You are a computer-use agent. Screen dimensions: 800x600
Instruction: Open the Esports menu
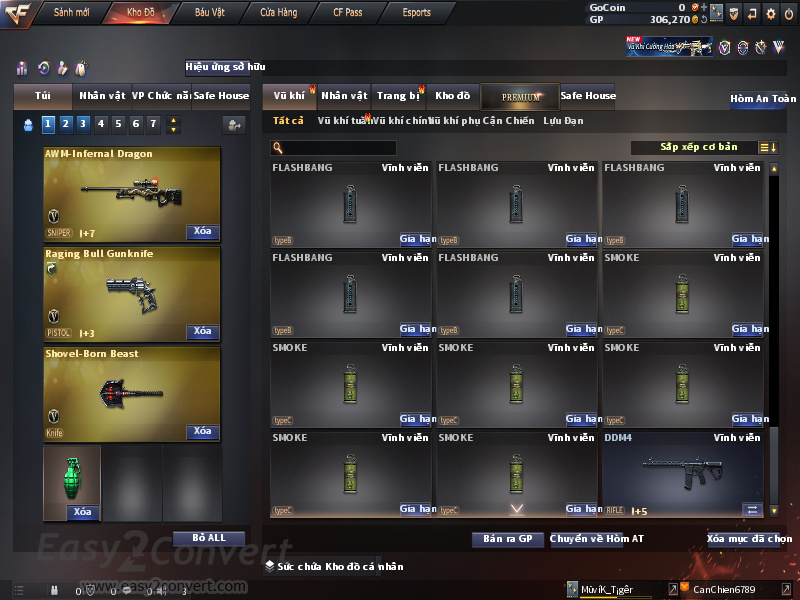point(416,13)
